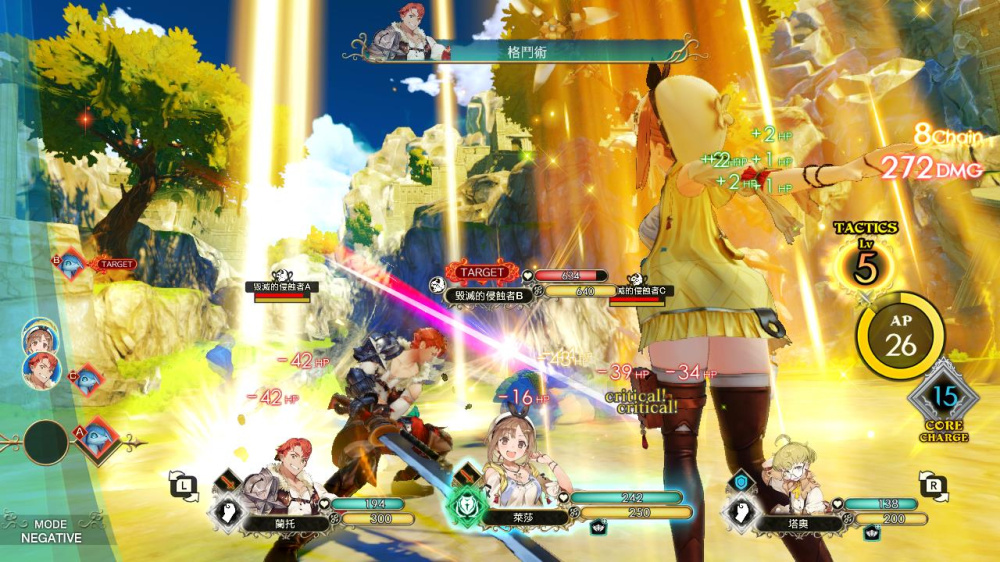Open the Tactics Lv 5 emblem

(x=865, y=264)
